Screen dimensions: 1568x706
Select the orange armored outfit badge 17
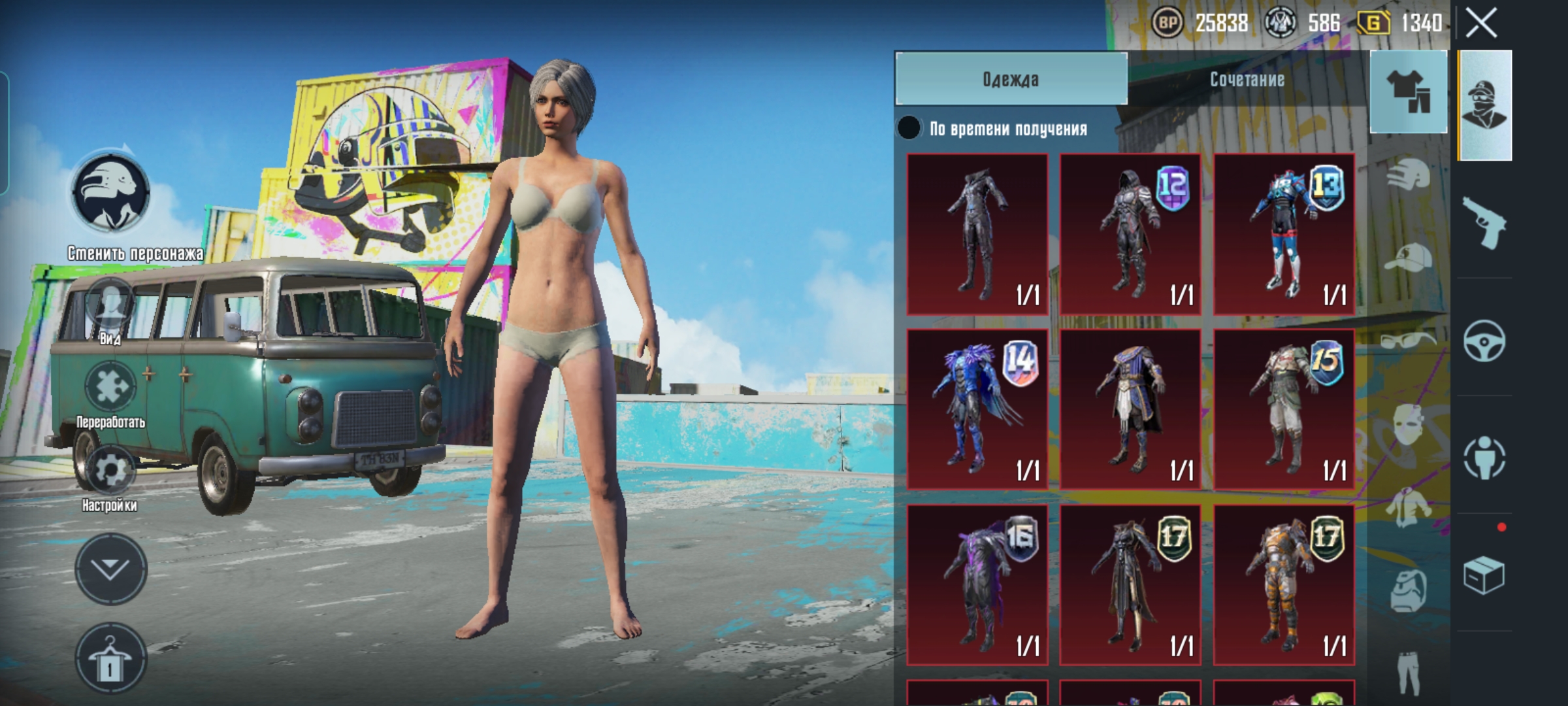(x=1284, y=585)
